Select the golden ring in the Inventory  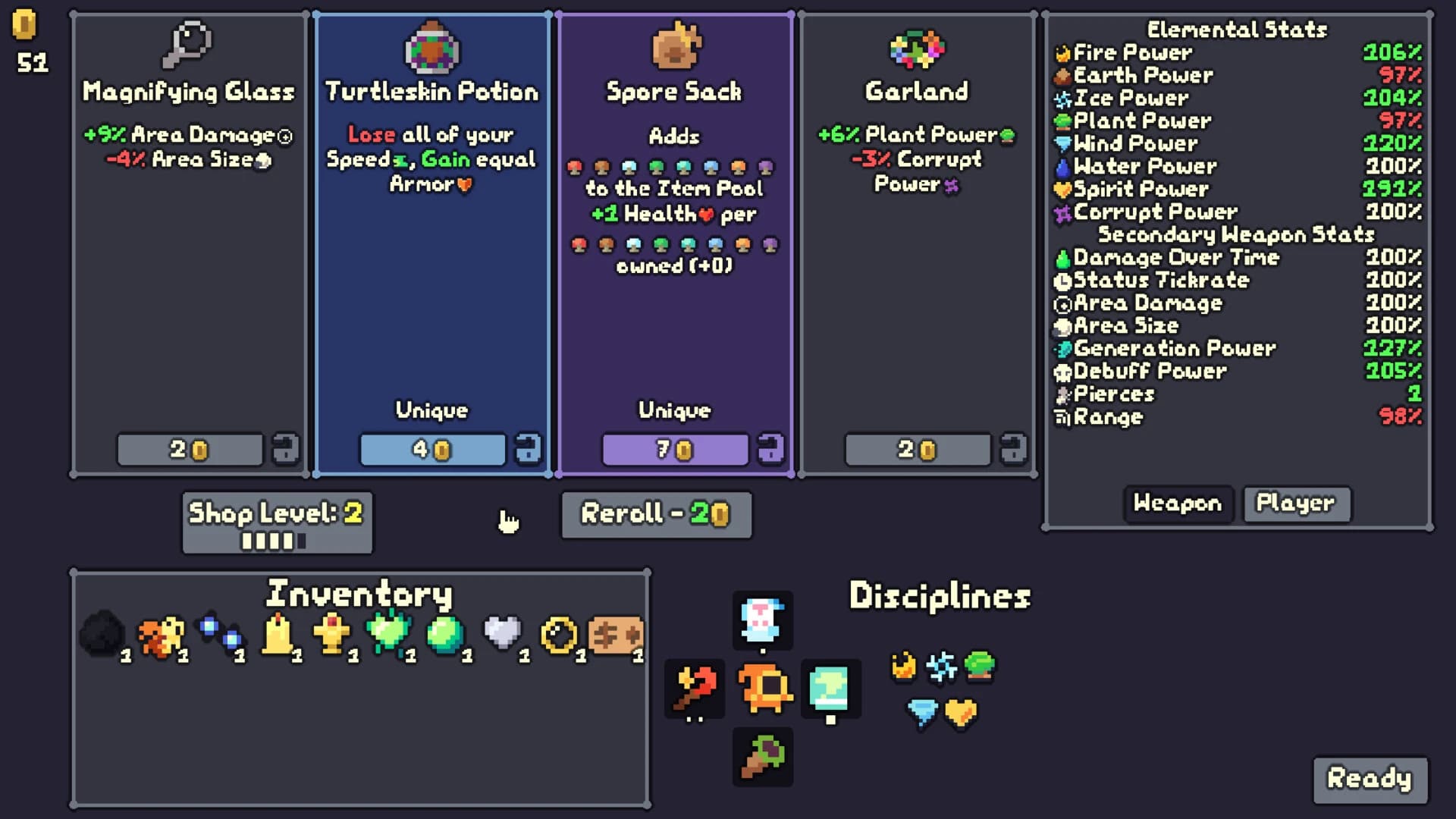click(x=559, y=635)
